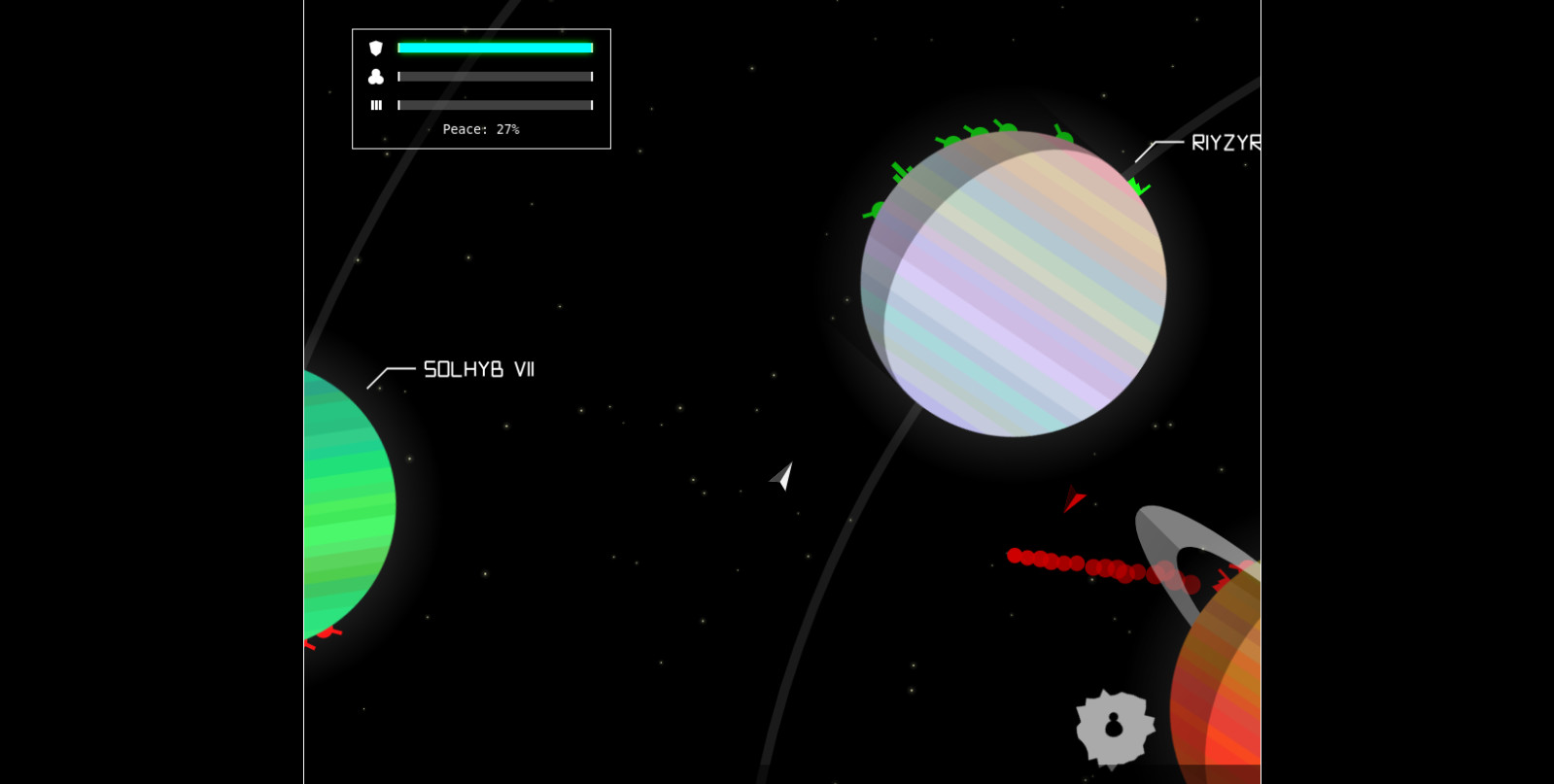Viewport: 1554px width, 784px height.
Task: Toggle the filled cyan shield meter
Action: [496, 48]
